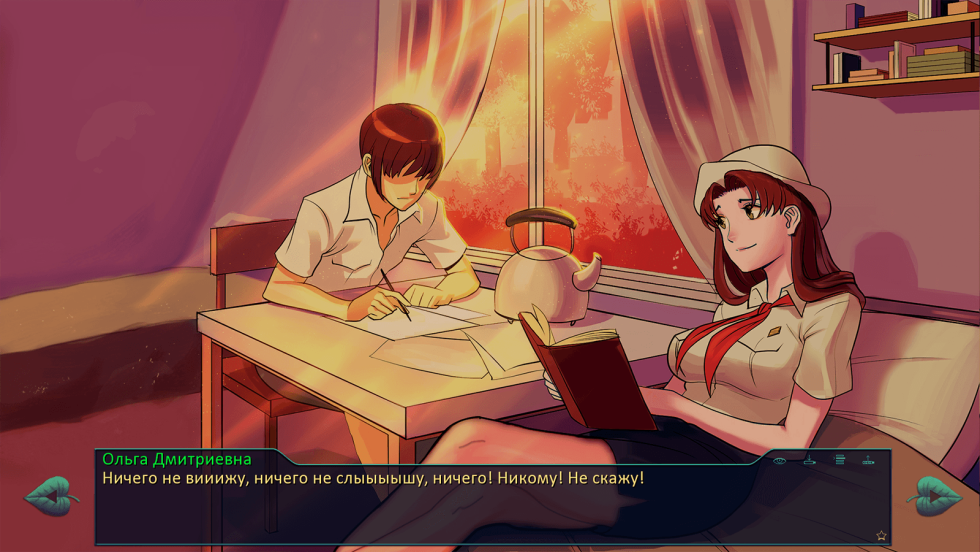
Task: Click the load icon with the up arrow
Action: pyautogui.click(x=868, y=460)
